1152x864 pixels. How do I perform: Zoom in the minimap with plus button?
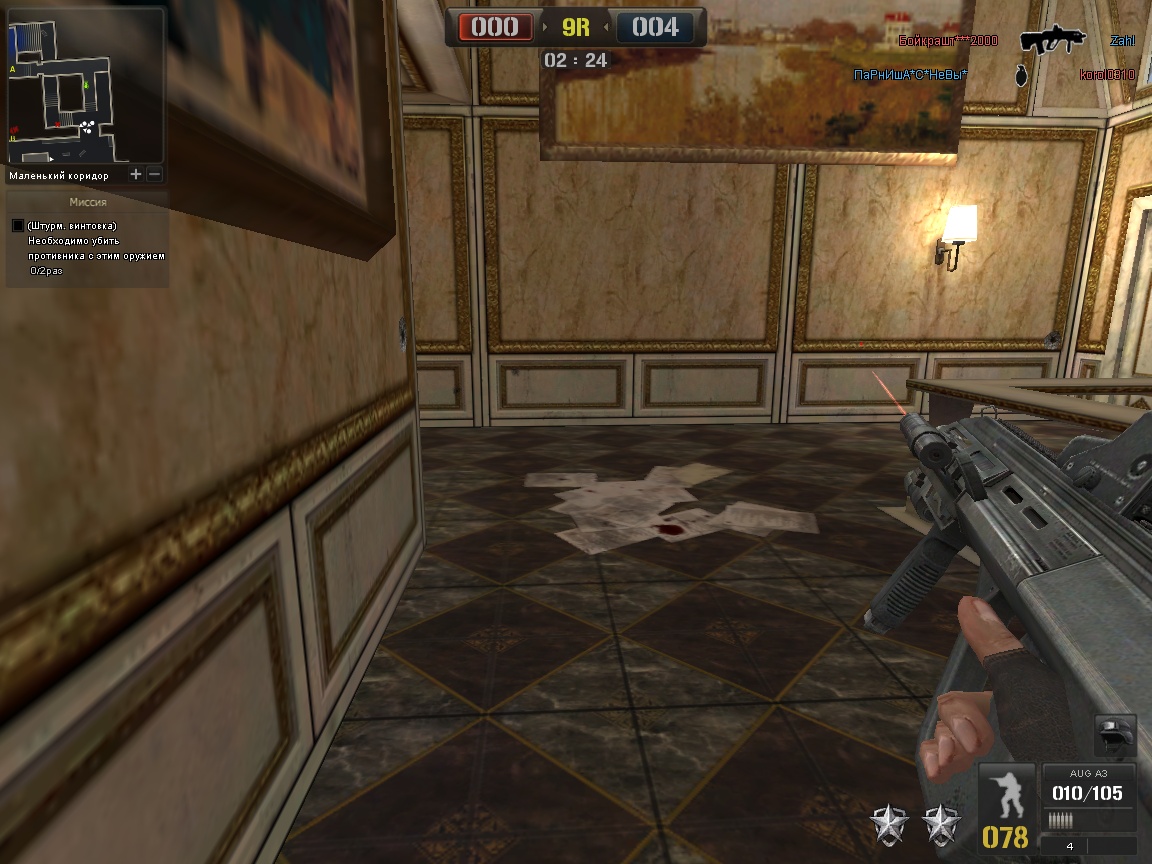(136, 174)
